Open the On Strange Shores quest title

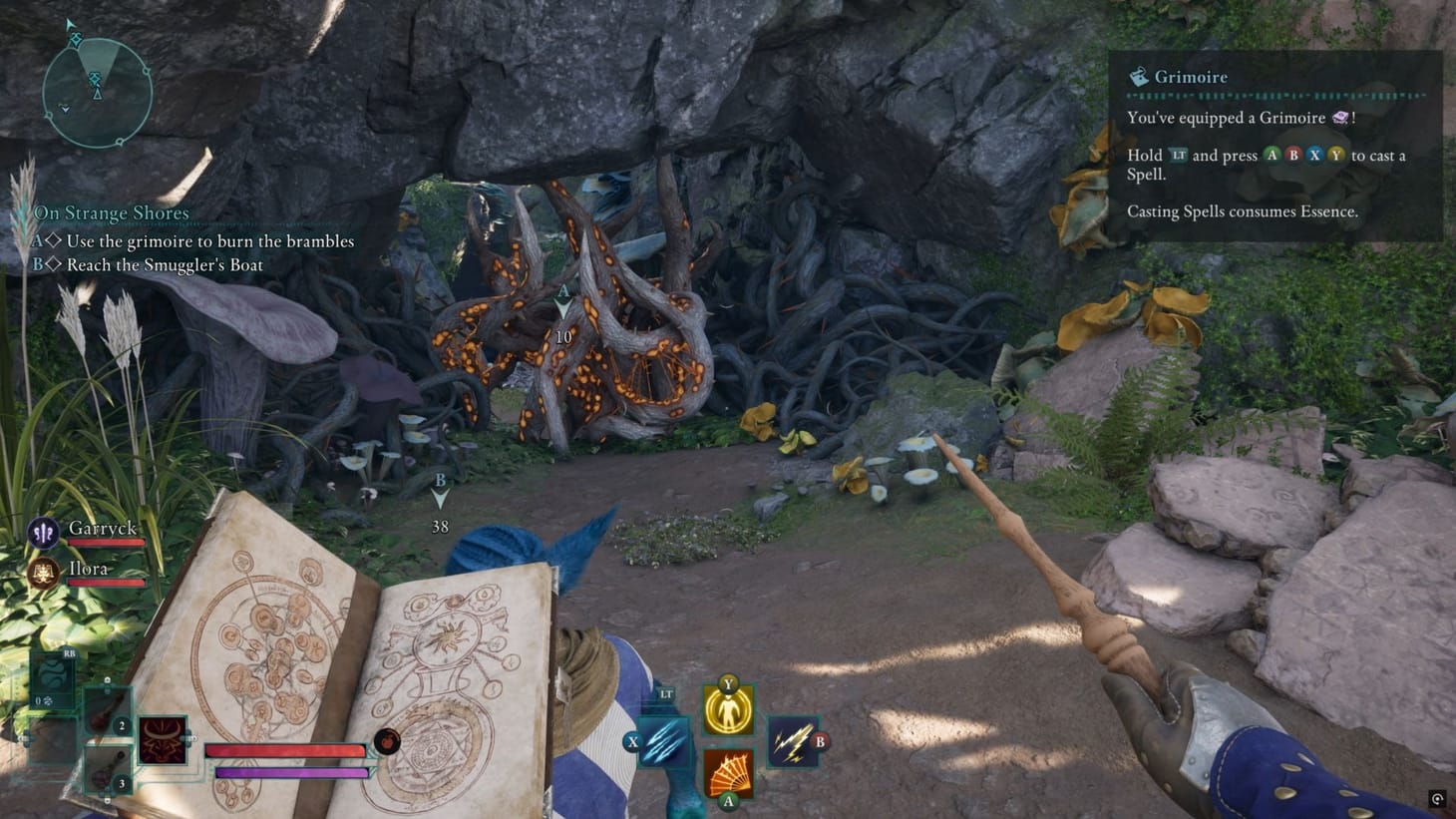coord(111,212)
